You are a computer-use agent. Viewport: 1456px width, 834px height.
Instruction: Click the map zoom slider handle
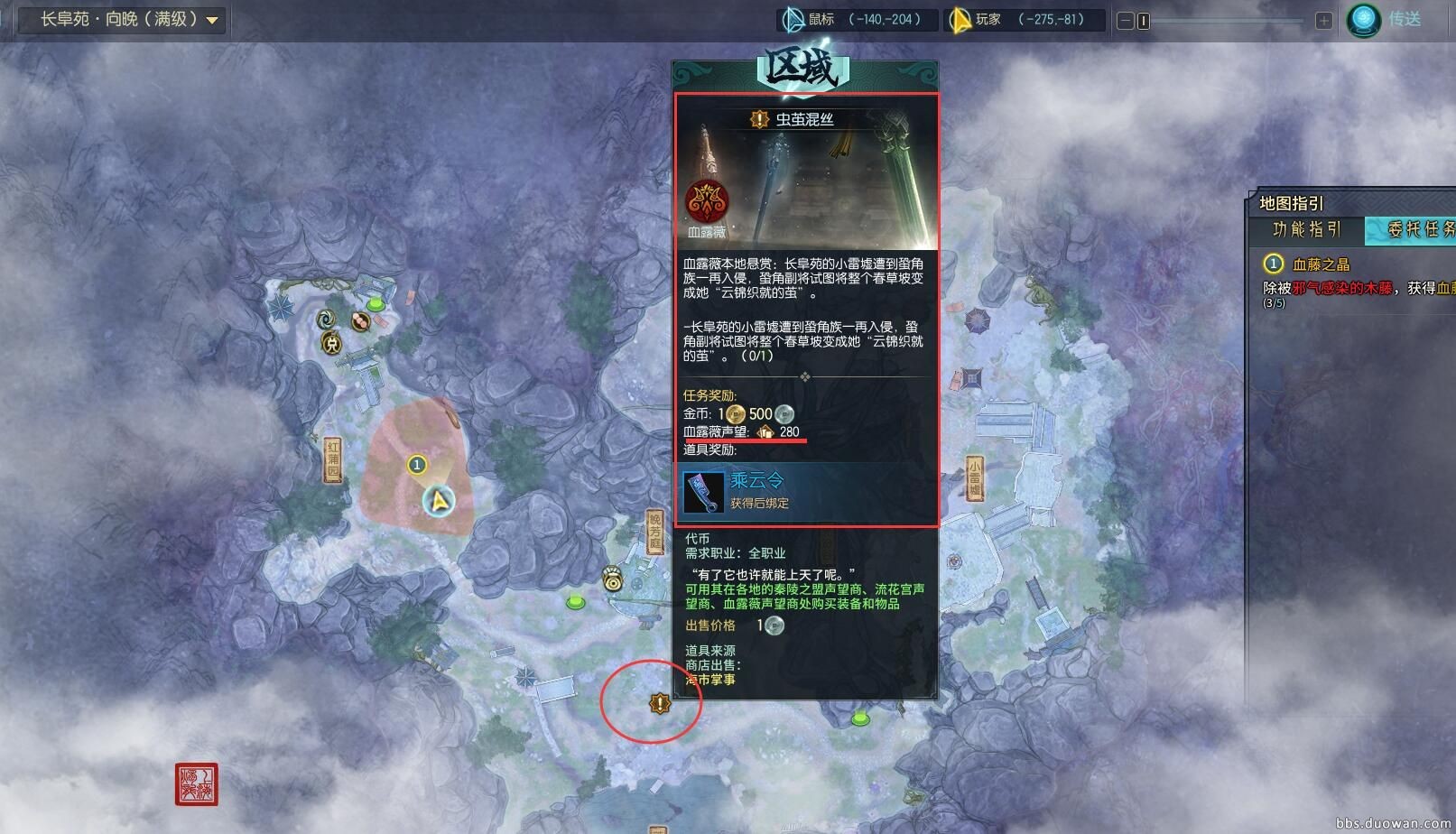(x=1144, y=21)
